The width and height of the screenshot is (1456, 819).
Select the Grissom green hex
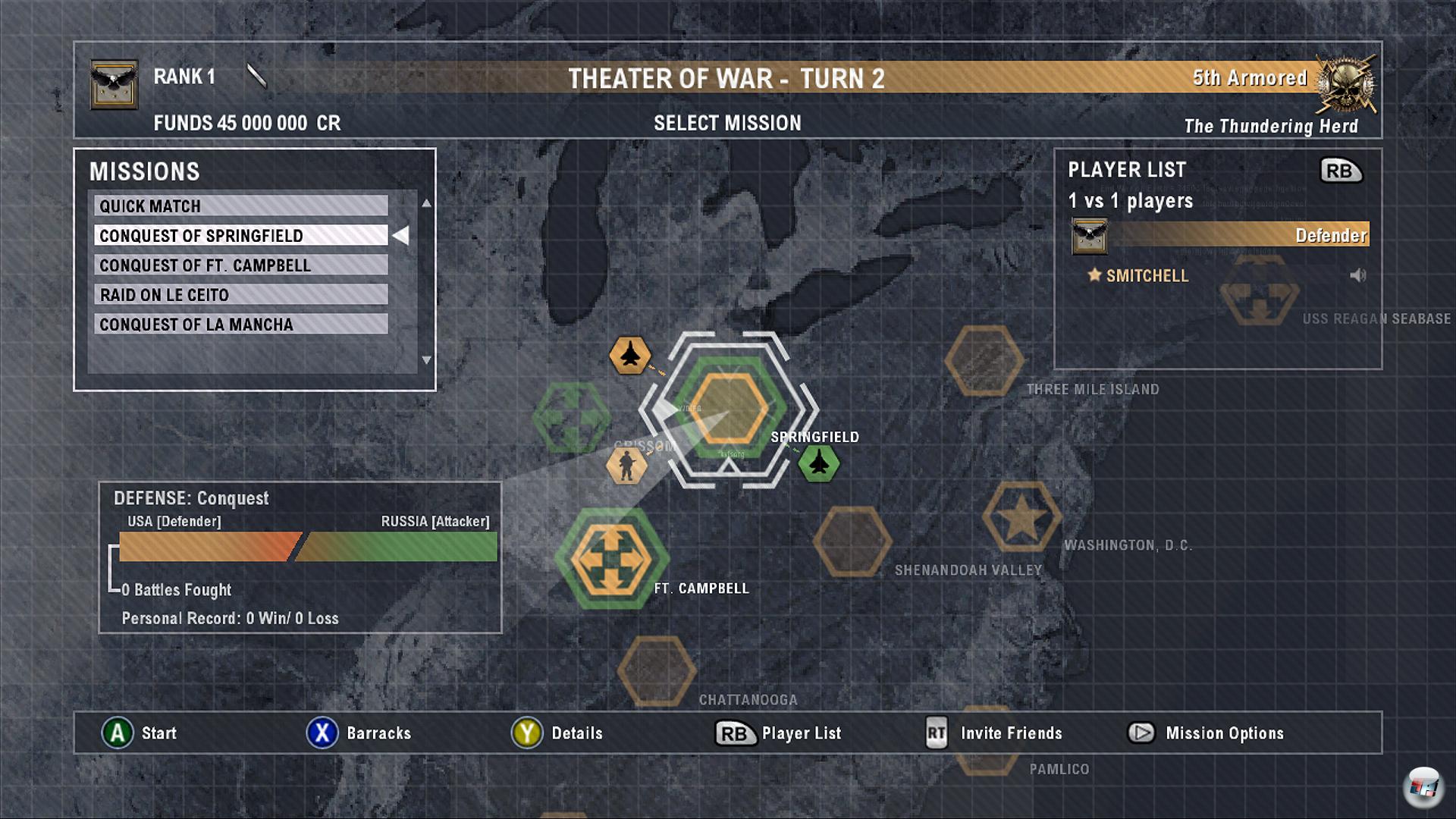[571, 418]
